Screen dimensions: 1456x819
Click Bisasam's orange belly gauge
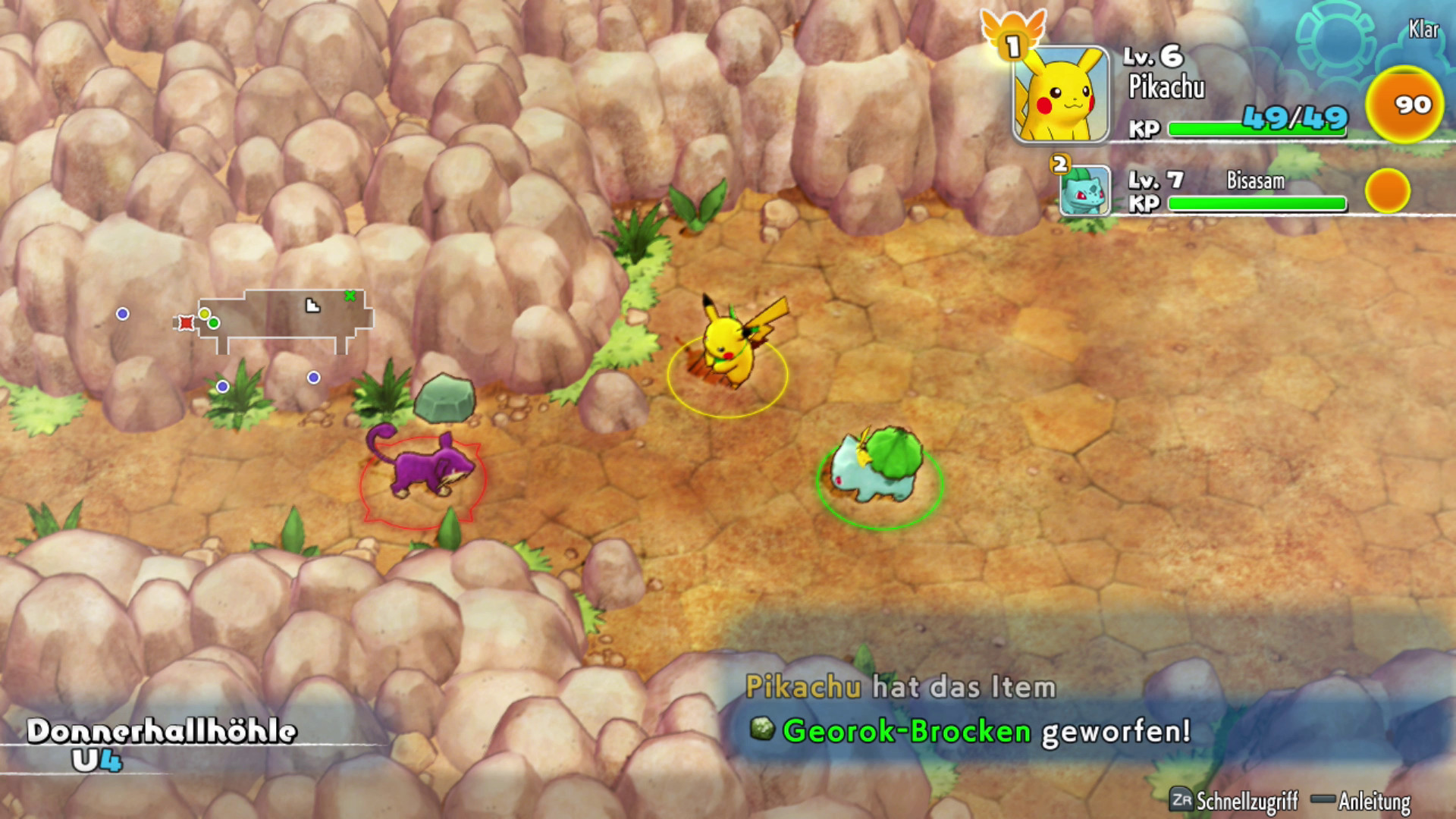[x=1387, y=190]
